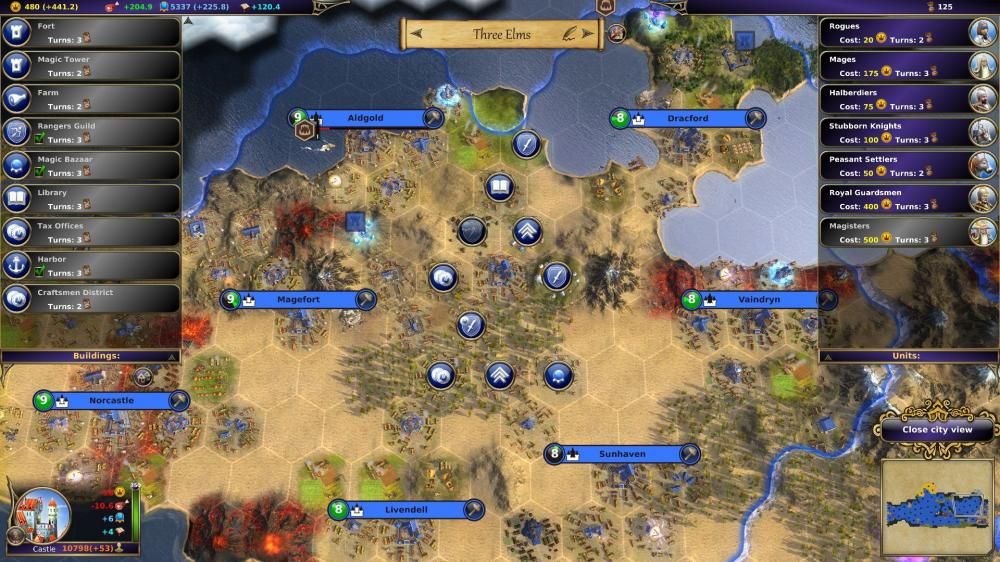This screenshot has height=562, width=1000.
Task: Queue the Fort building
Action: (90, 32)
